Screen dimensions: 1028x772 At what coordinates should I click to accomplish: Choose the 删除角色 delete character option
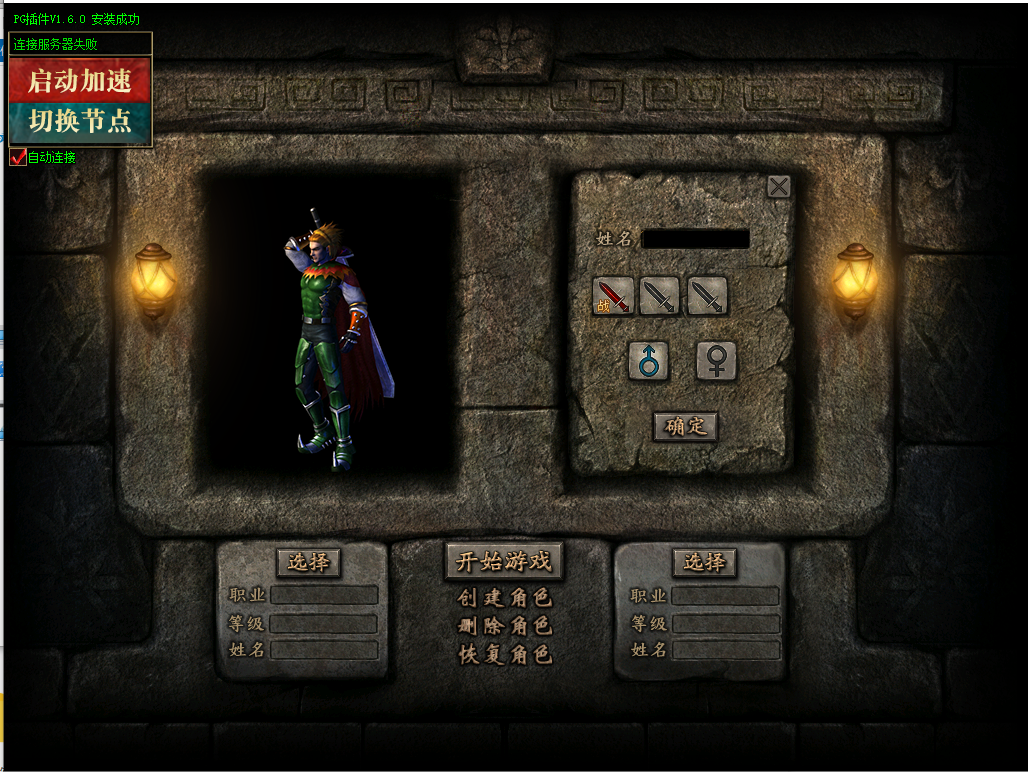coord(505,627)
